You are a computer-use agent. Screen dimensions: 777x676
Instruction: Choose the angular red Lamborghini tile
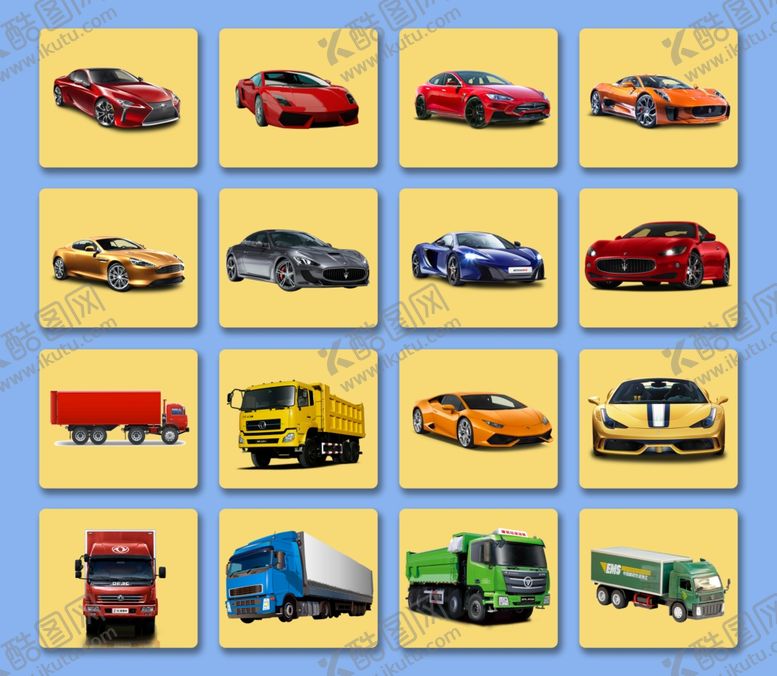(x=298, y=98)
